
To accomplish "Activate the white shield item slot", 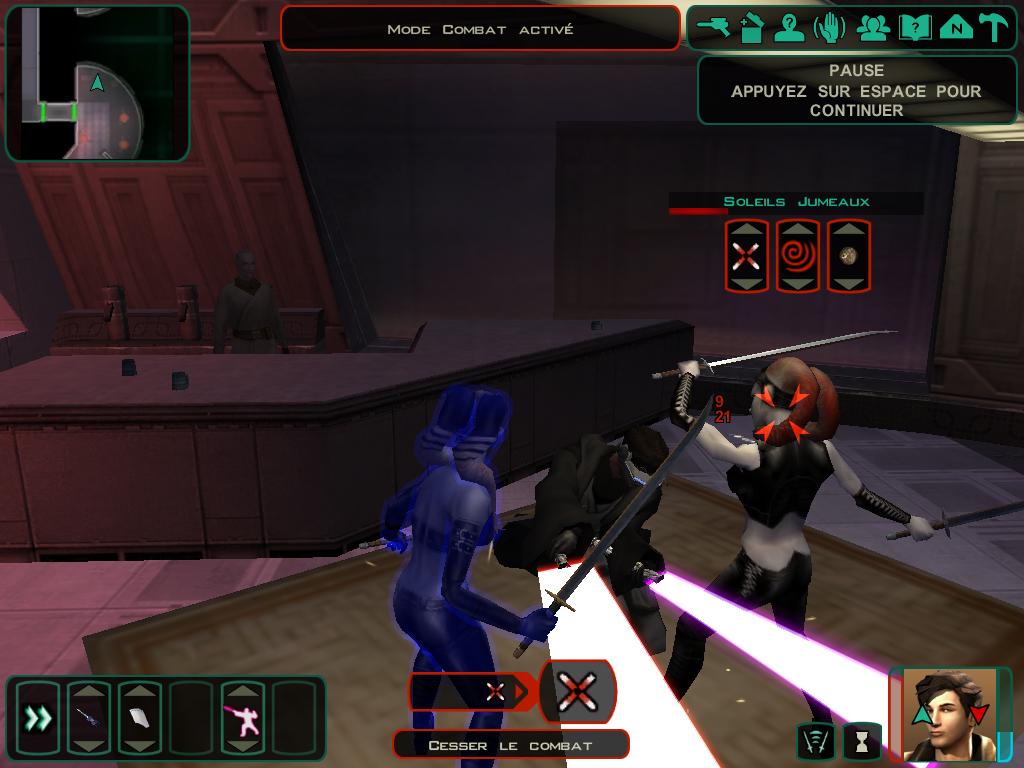I will click(139, 717).
